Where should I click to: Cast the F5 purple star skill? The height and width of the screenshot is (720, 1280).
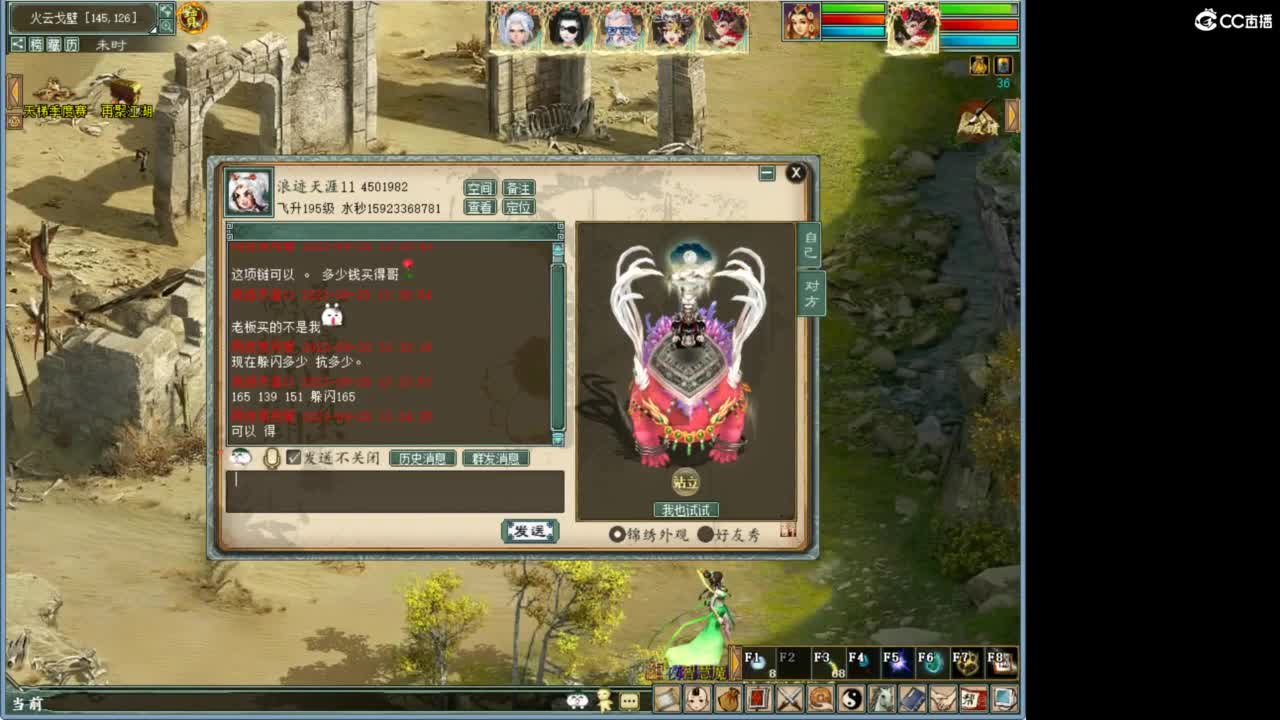[x=899, y=660]
